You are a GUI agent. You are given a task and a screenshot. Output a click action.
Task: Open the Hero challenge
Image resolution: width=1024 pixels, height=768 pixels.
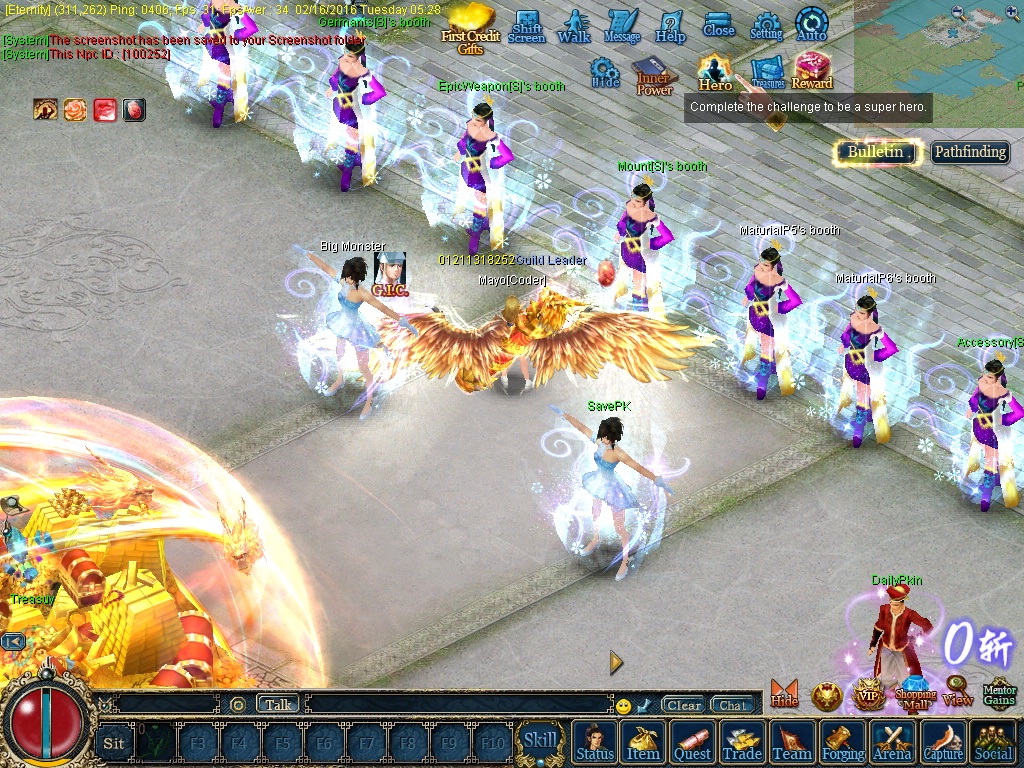[715, 72]
